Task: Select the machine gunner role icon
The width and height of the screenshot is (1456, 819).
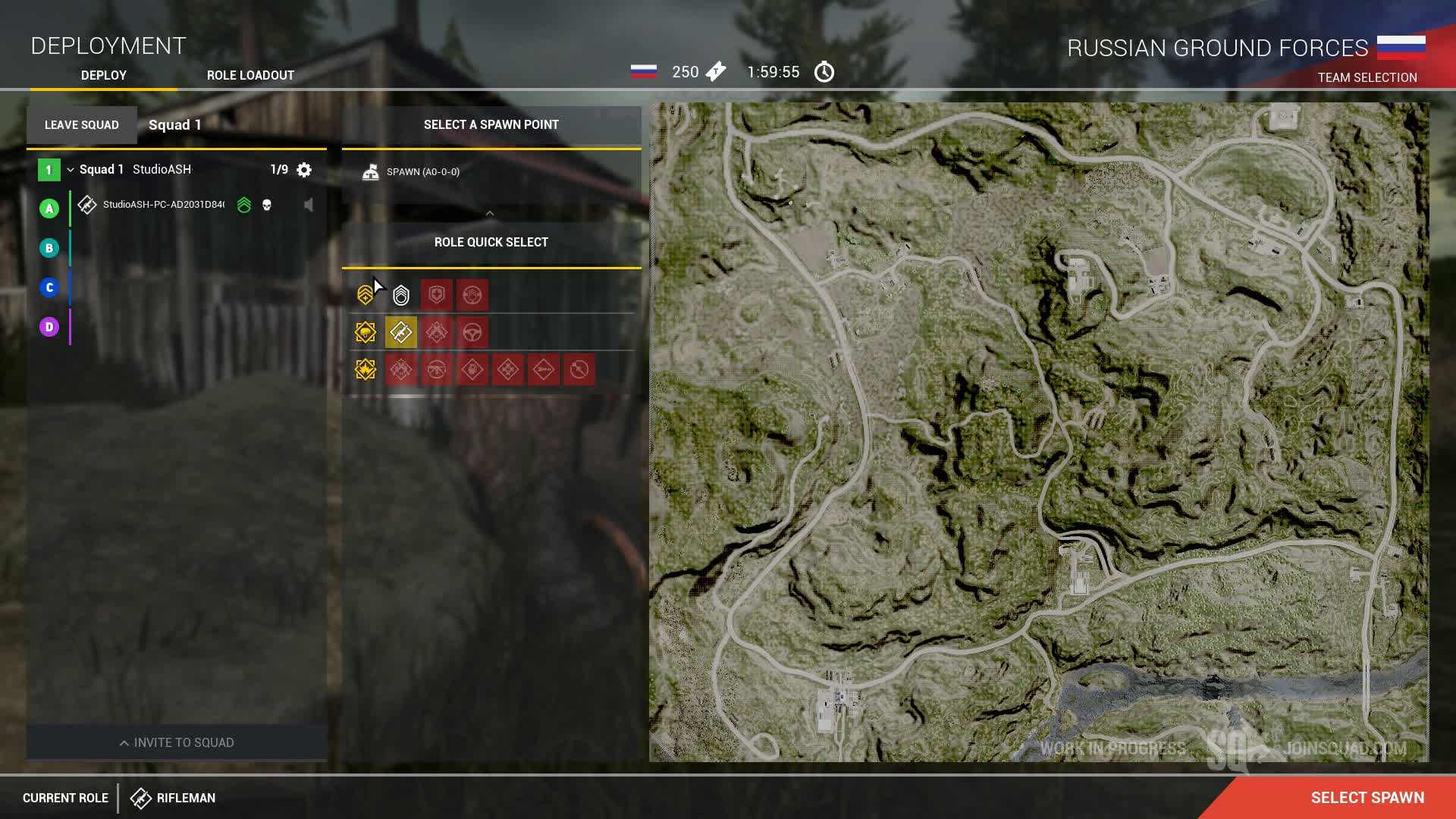Action: tap(437, 370)
